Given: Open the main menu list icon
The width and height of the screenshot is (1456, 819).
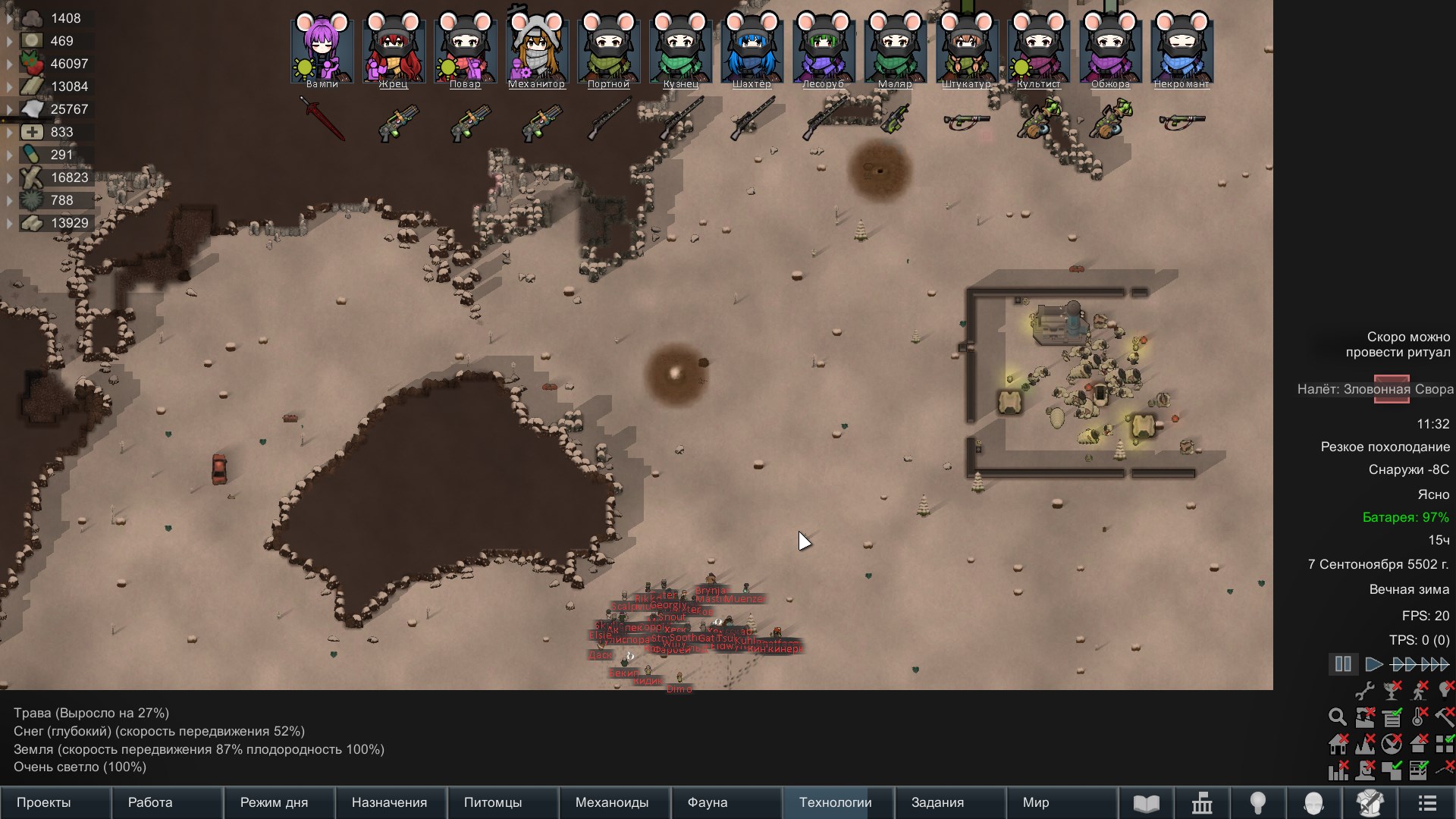Looking at the screenshot, I should click(x=1427, y=803).
